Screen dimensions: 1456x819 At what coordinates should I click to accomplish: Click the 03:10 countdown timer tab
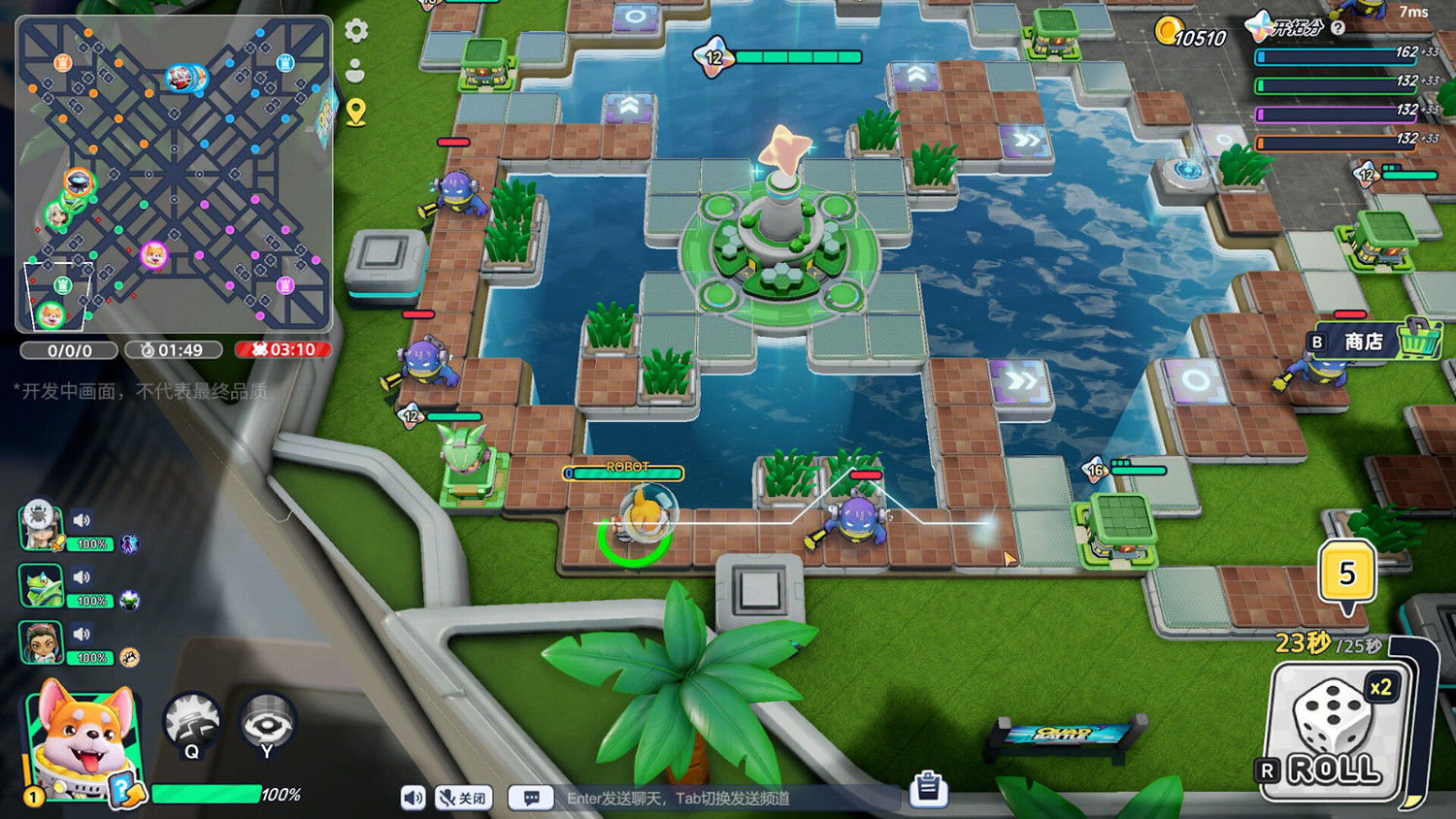283,350
